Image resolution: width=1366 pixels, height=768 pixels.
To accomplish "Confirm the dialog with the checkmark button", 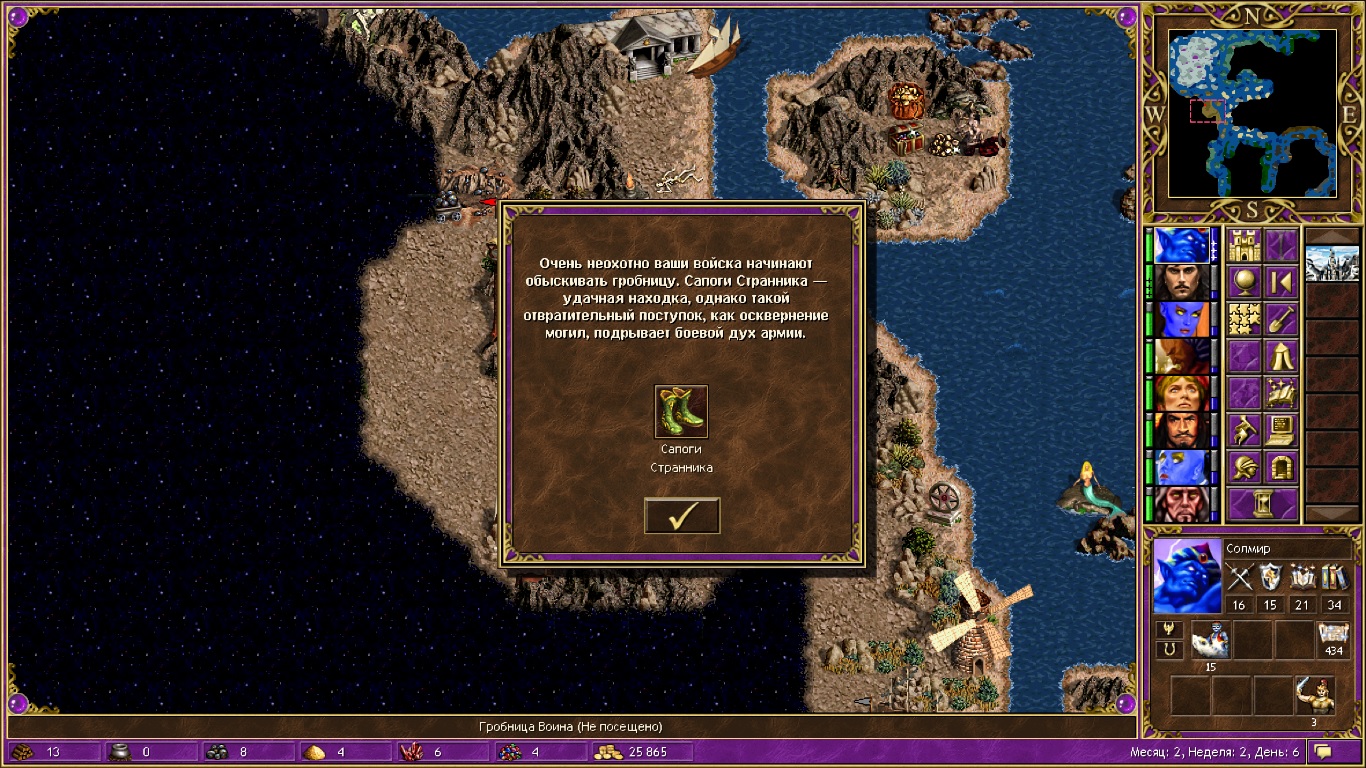I will pos(682,515).
